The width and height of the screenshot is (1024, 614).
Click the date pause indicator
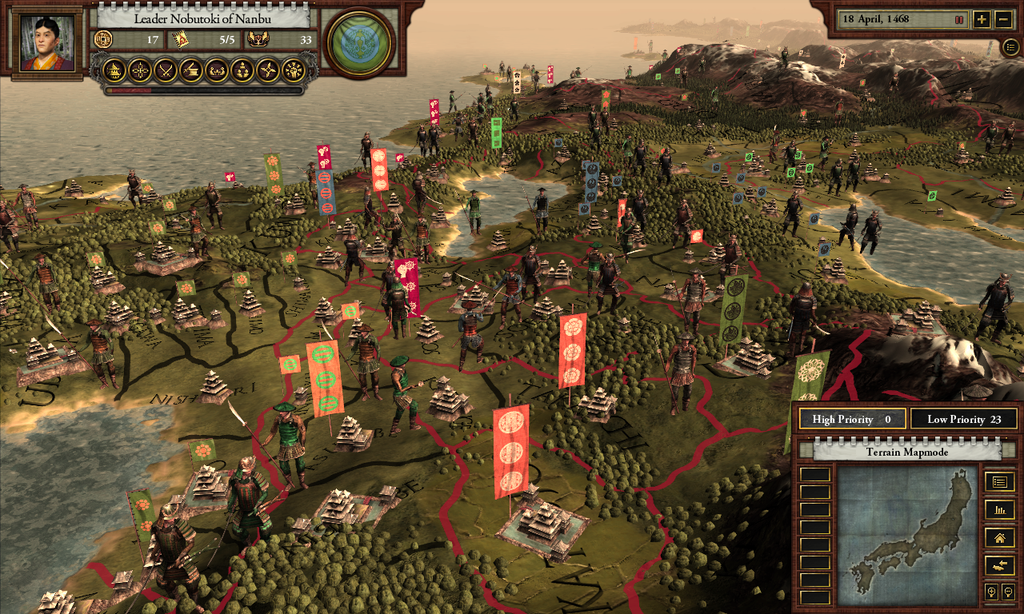(959, 19)
